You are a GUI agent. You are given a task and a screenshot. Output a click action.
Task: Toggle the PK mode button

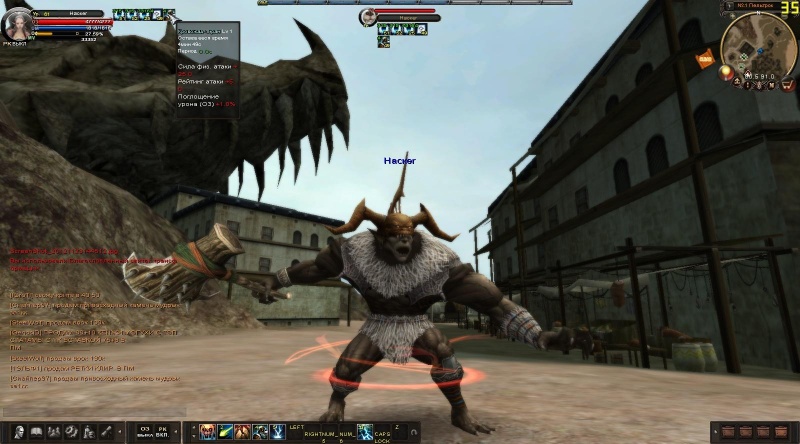pos(162,431)
